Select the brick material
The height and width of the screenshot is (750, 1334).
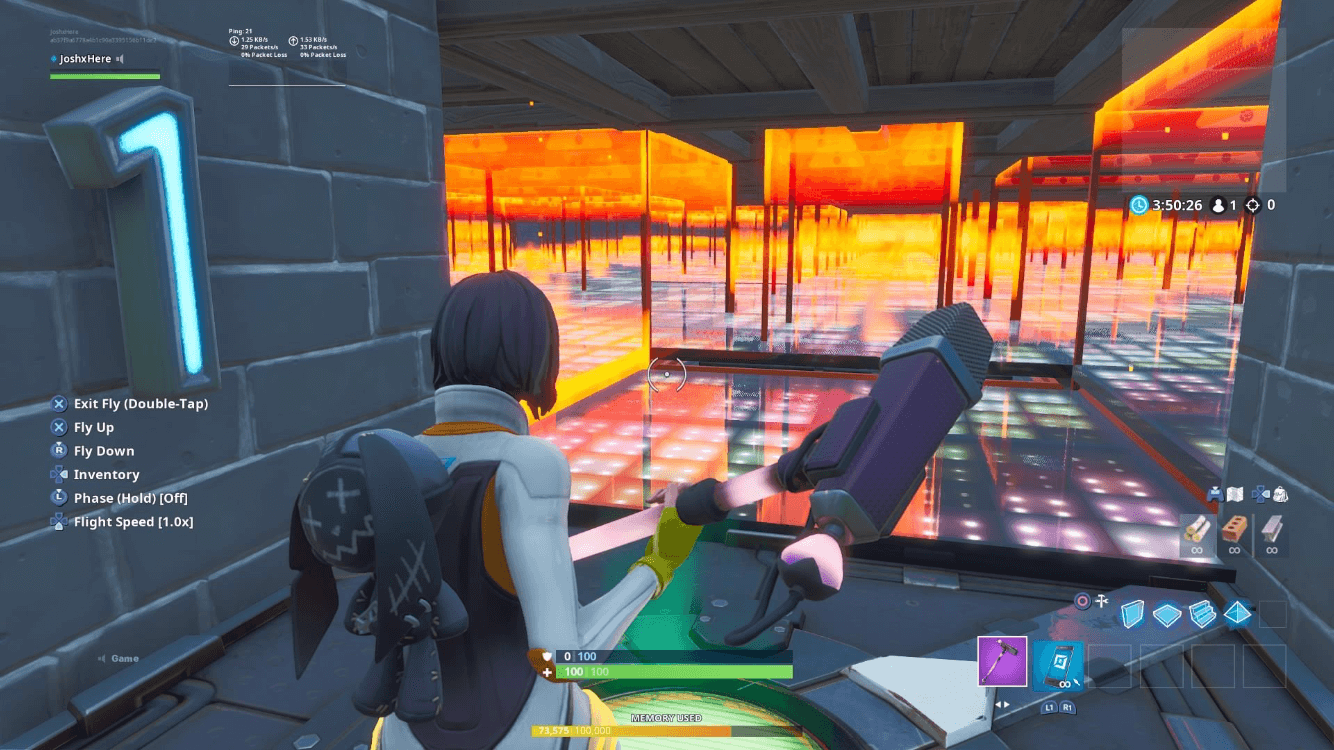pos(1235,530)
